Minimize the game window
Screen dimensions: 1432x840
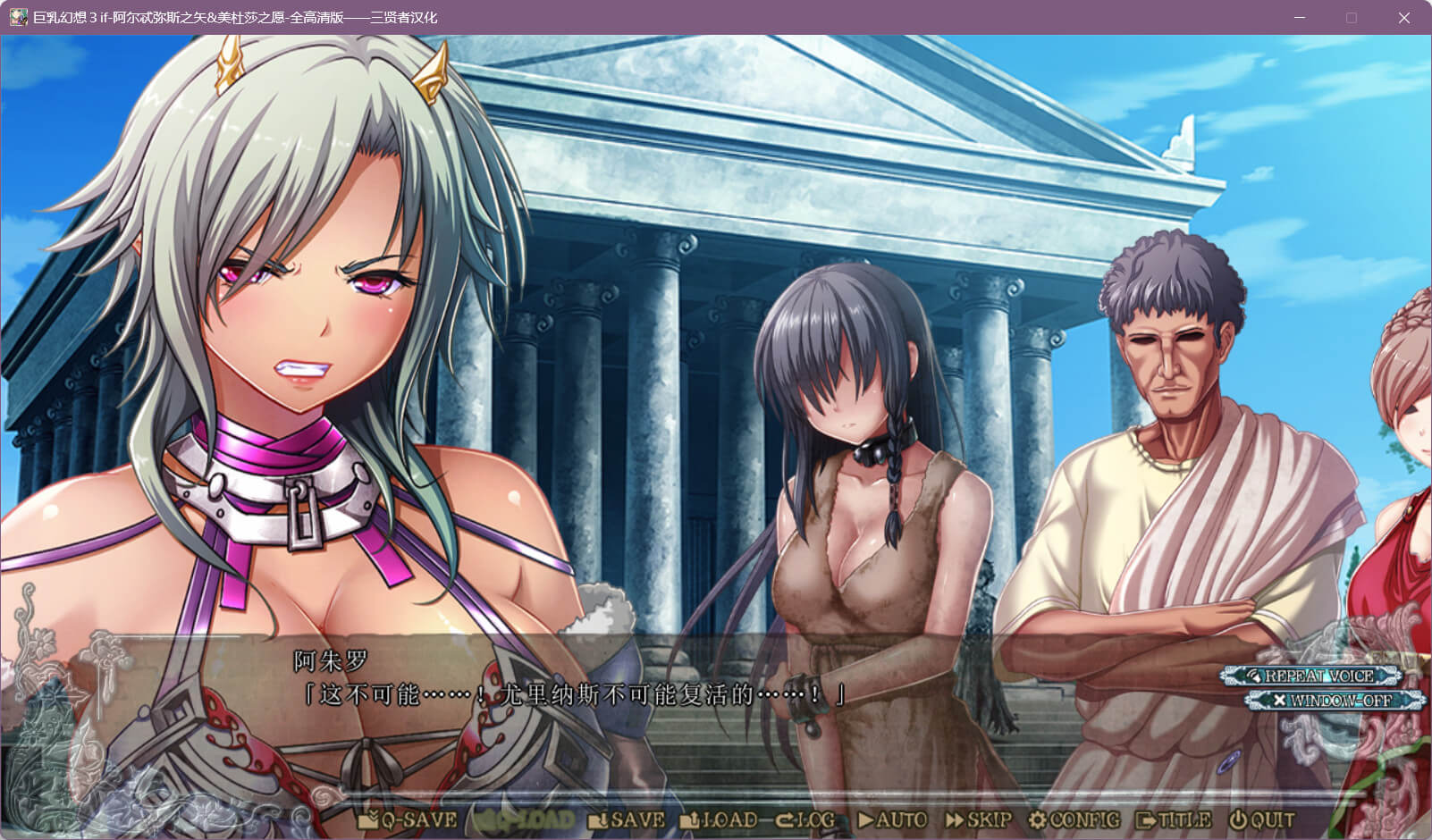(x=1300, y=18)
